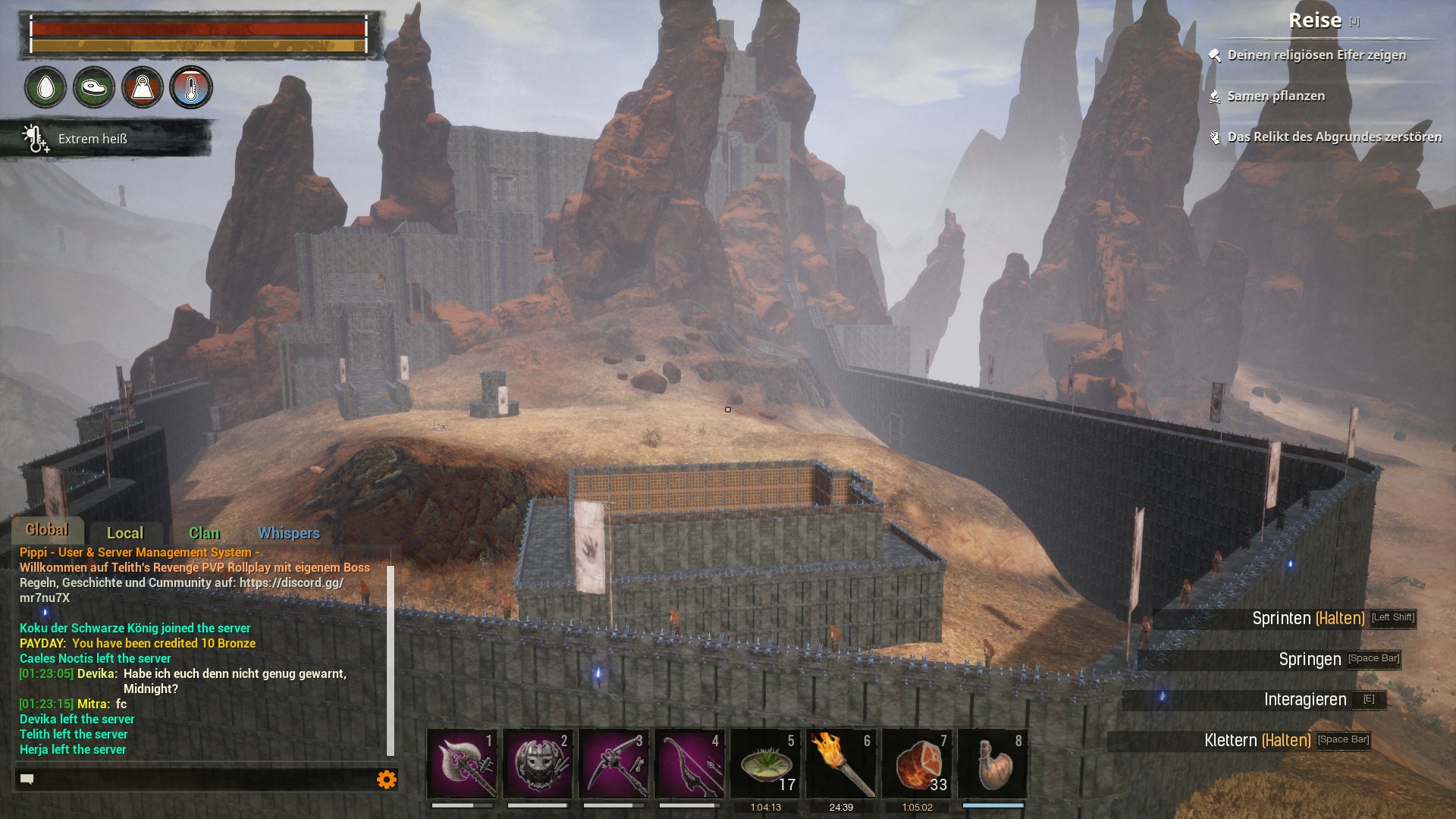Select the bow in hotbar slot 4
The image size is (1456, 819).
click(x=689, y=764)
